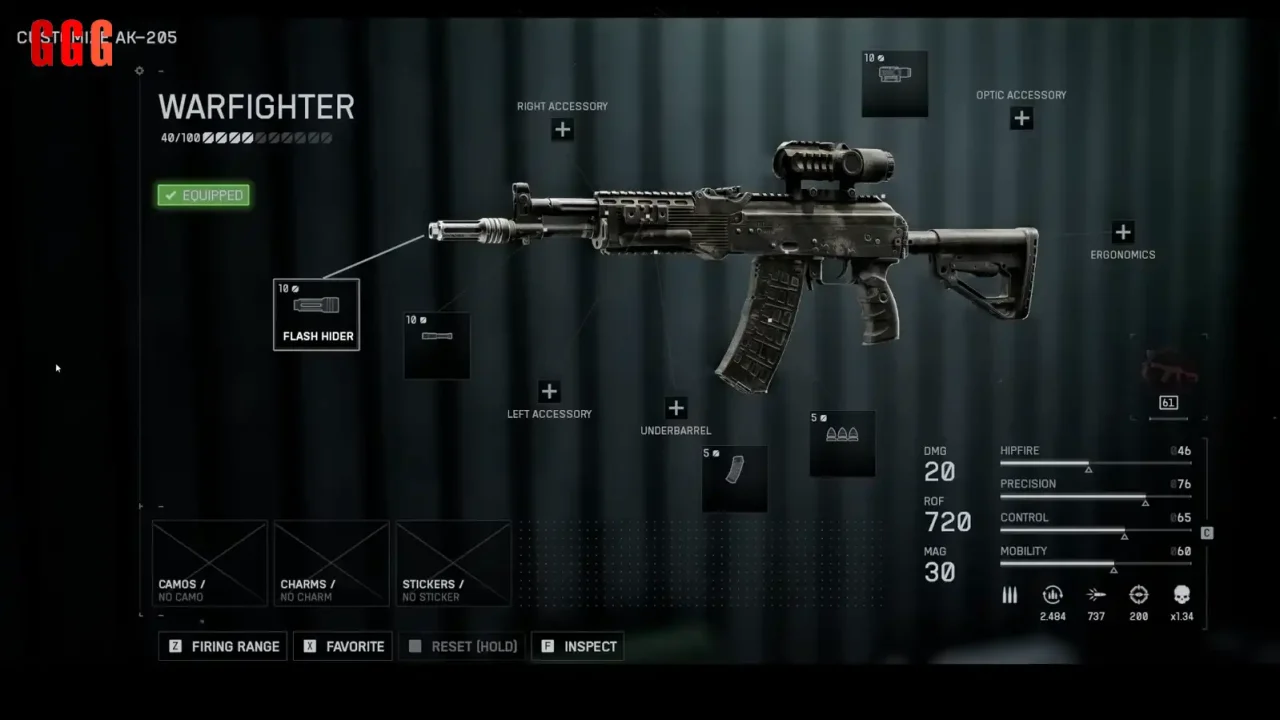Open the Camos selection box

(209, 563)
